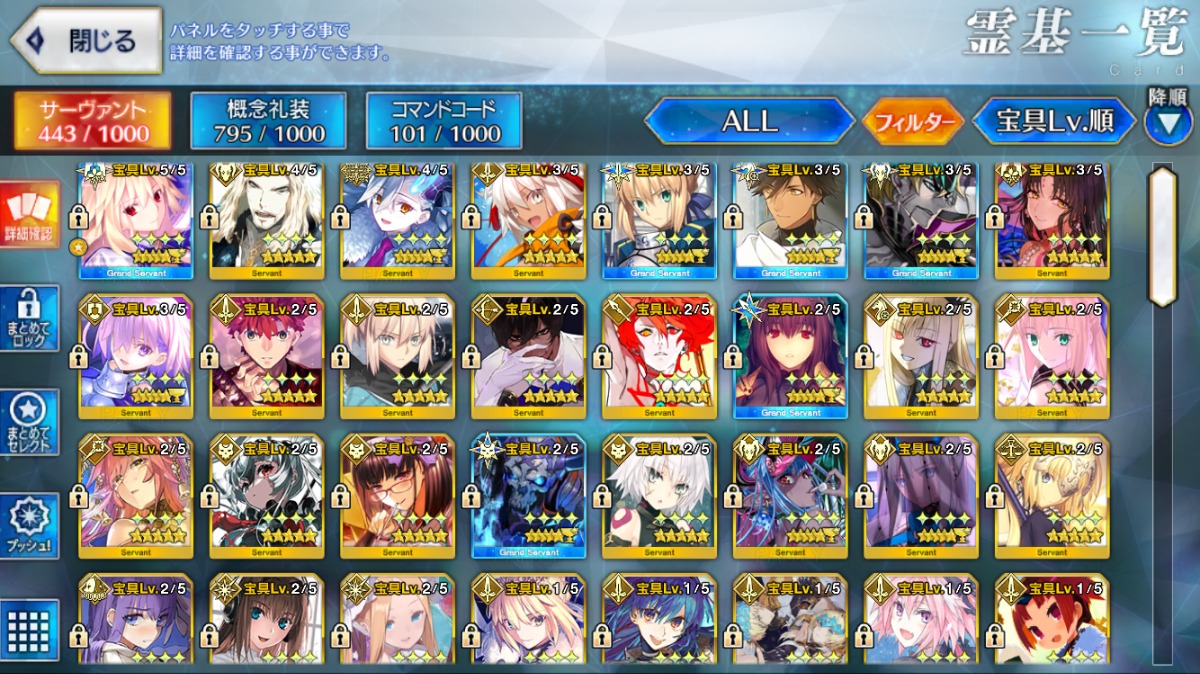The image size is (1200, 674).
Task: Select the まとめてロック bulk lock button
Action: coord(30,319)
